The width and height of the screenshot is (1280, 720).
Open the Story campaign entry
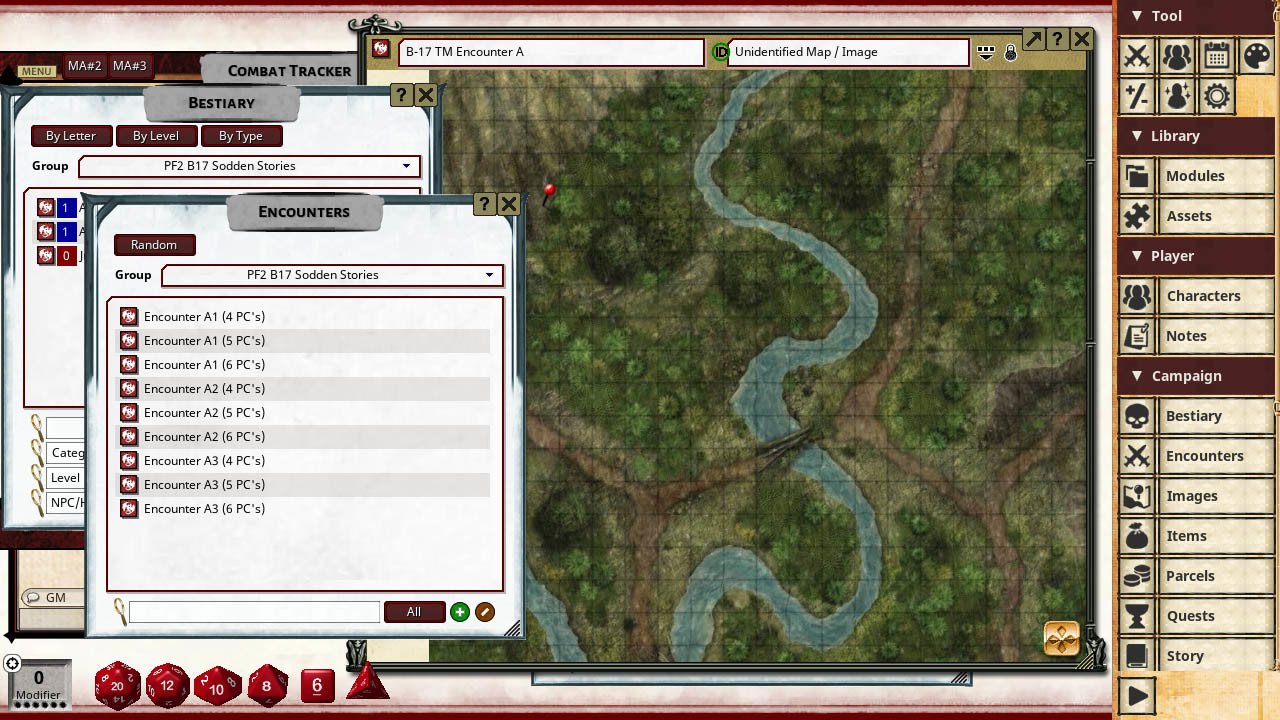pos(1185,655)
